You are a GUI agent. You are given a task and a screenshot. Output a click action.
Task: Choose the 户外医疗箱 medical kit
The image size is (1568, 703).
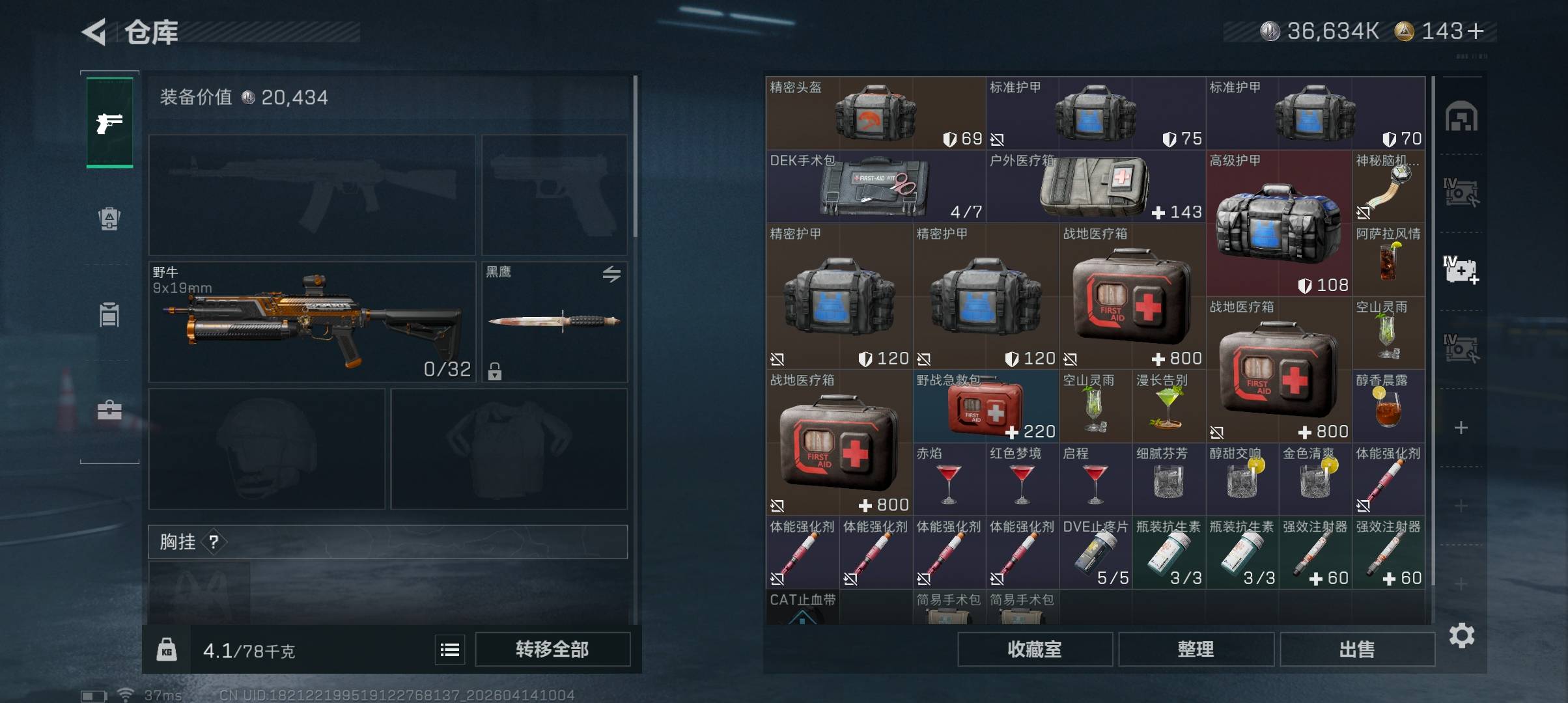(1095, 187)
